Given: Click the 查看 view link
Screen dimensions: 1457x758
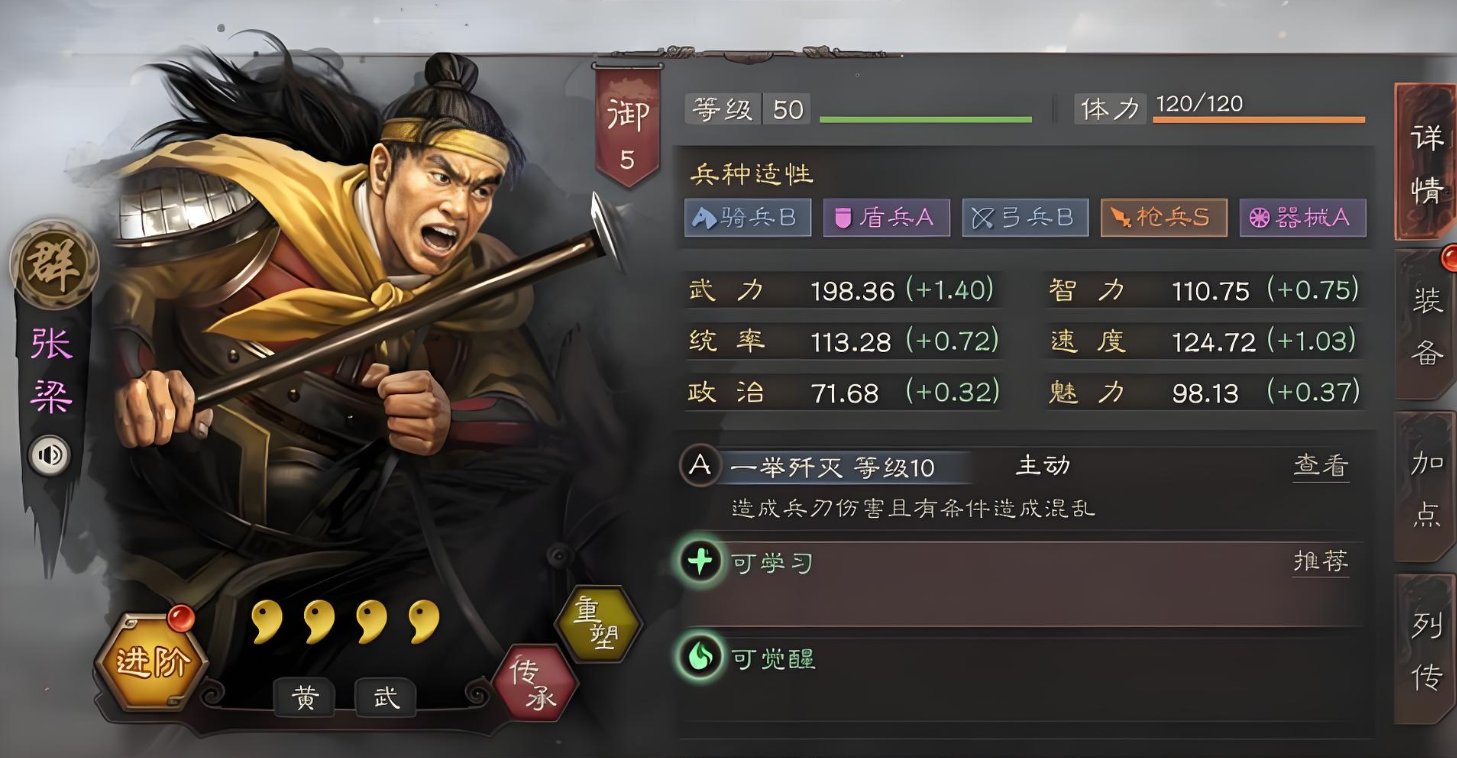Looking at the screenshot, I should coord(1320,464).
